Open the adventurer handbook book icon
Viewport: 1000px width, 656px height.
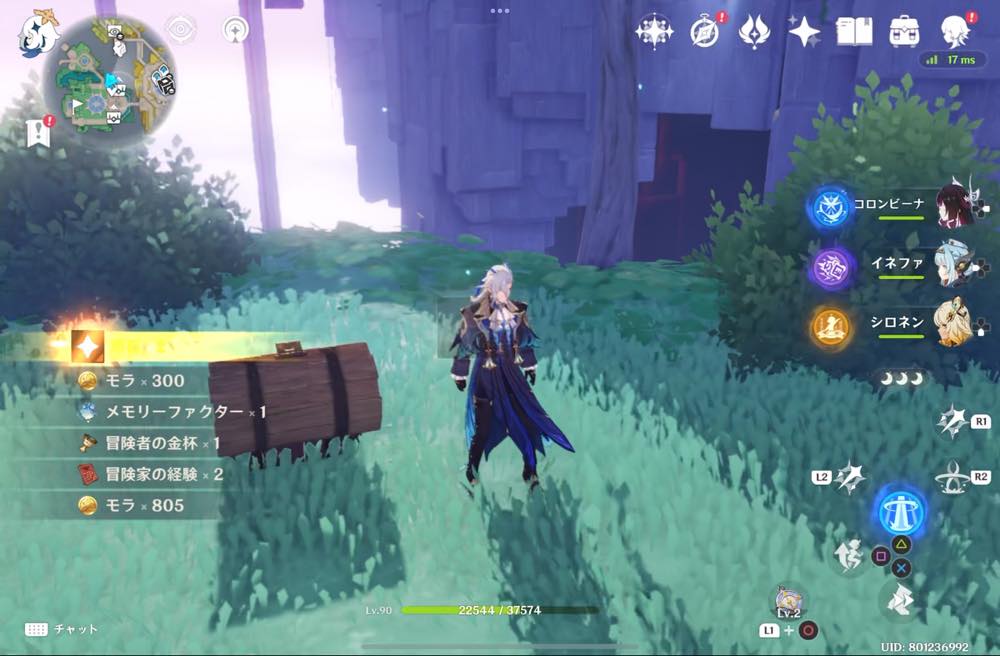pos(854,32)
